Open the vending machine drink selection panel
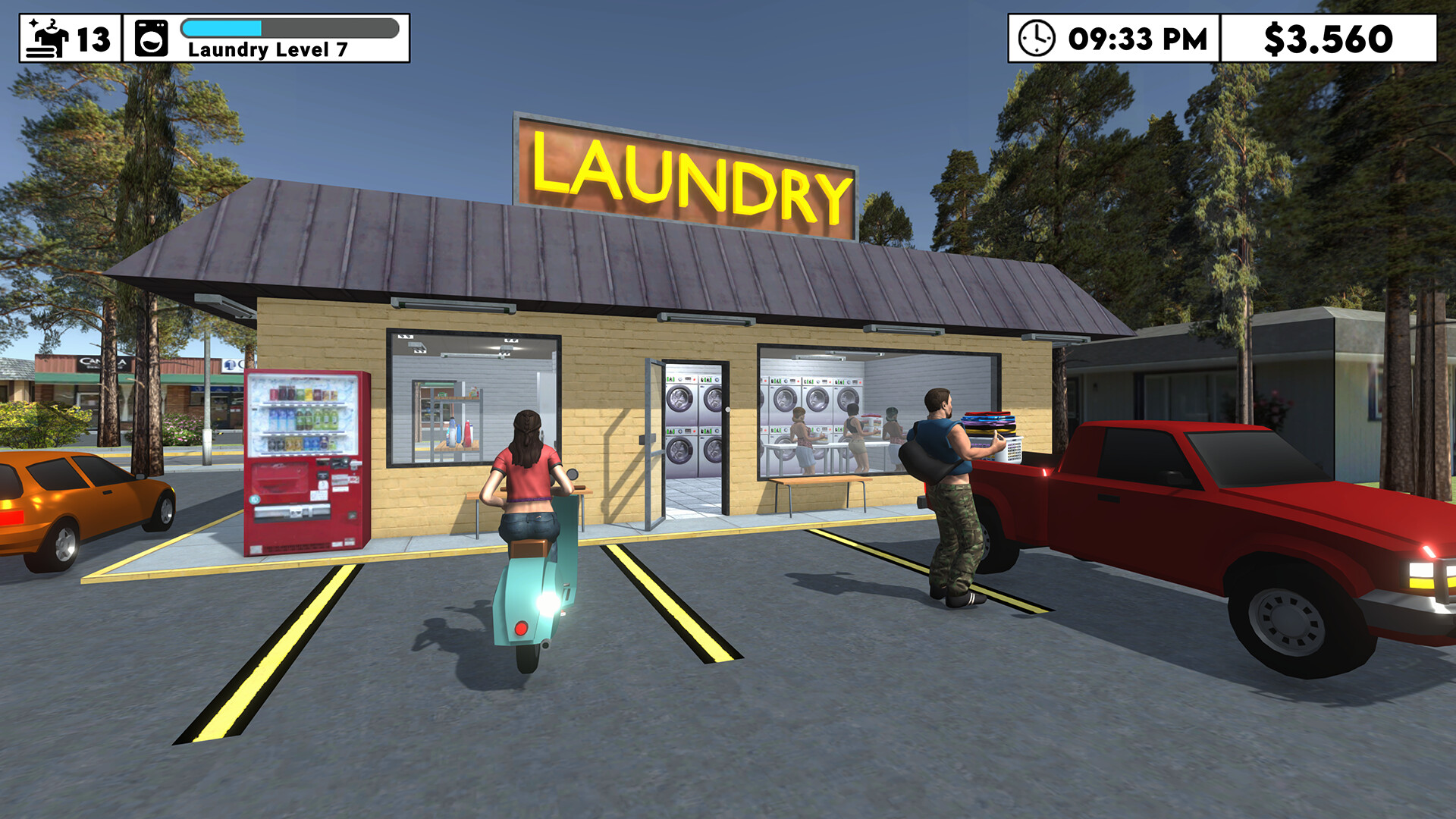 [x=302, y=413]
